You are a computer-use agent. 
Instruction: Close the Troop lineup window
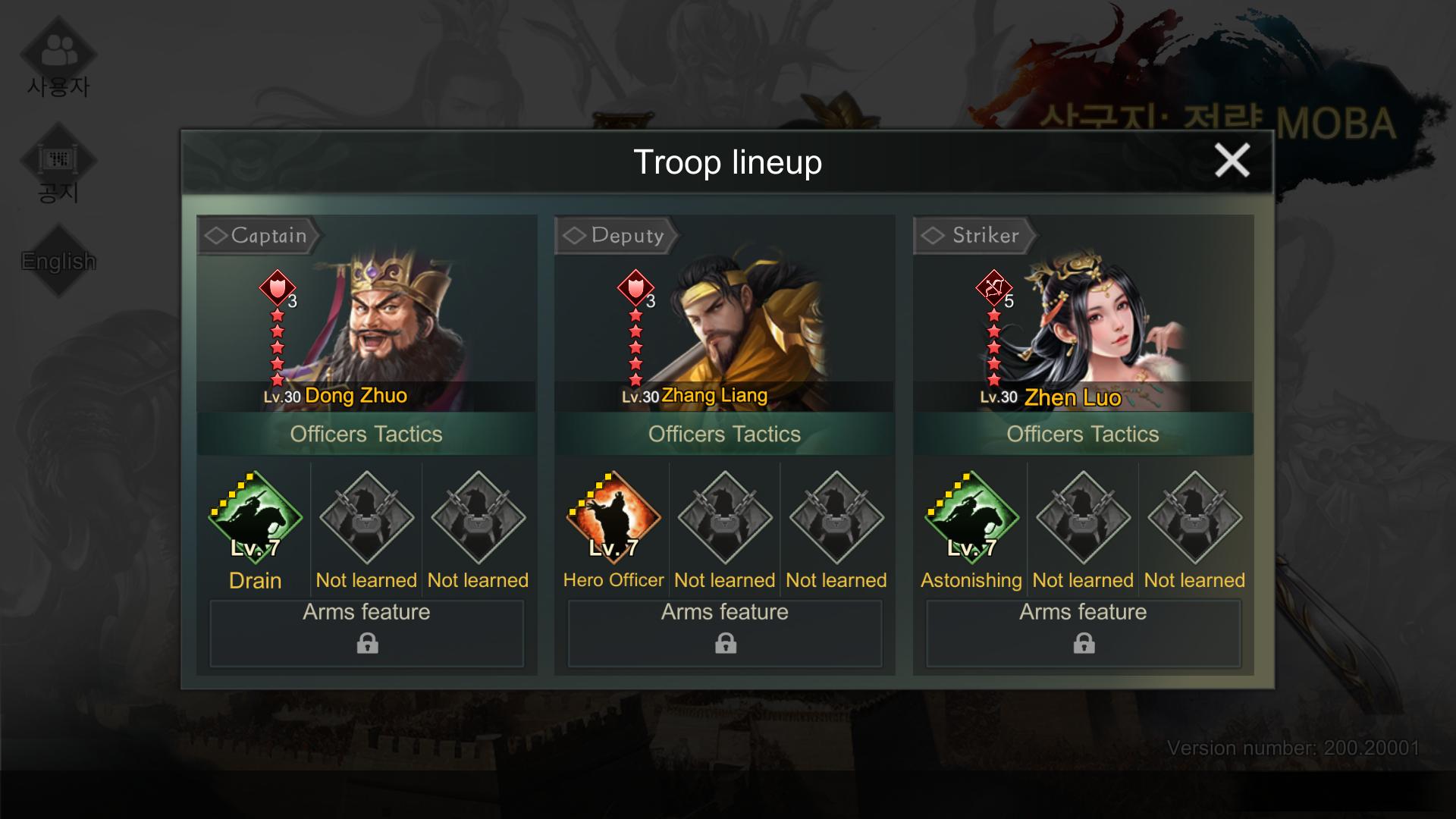(1232, 161)
